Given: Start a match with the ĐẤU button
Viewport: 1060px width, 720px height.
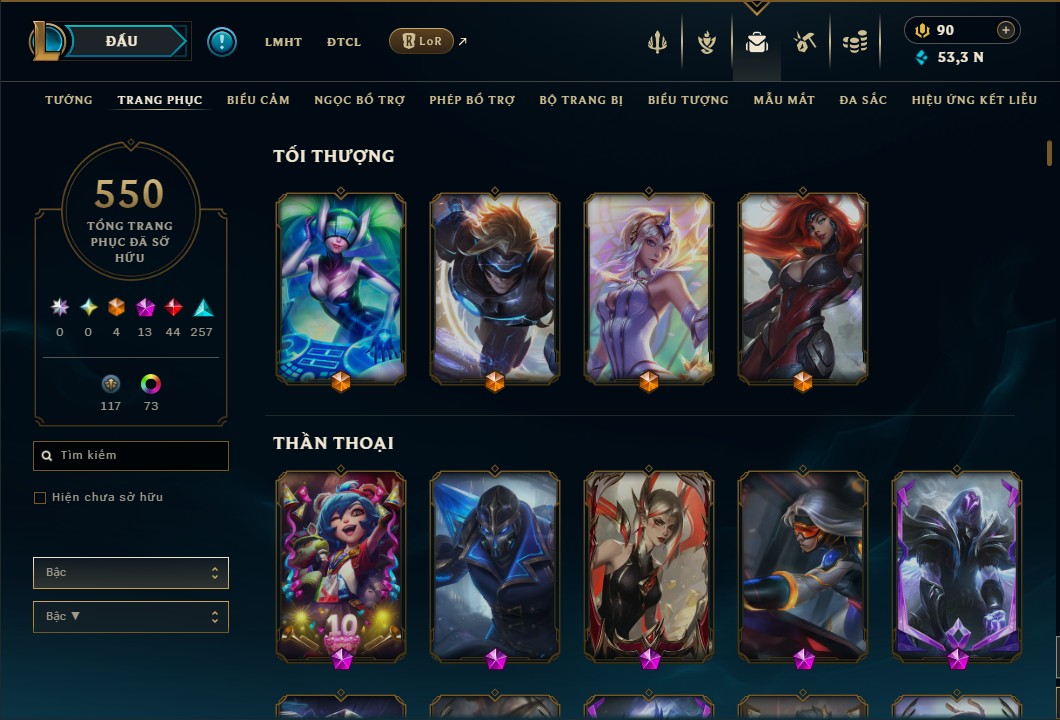Looking at the screenshot, I should 122,41.
